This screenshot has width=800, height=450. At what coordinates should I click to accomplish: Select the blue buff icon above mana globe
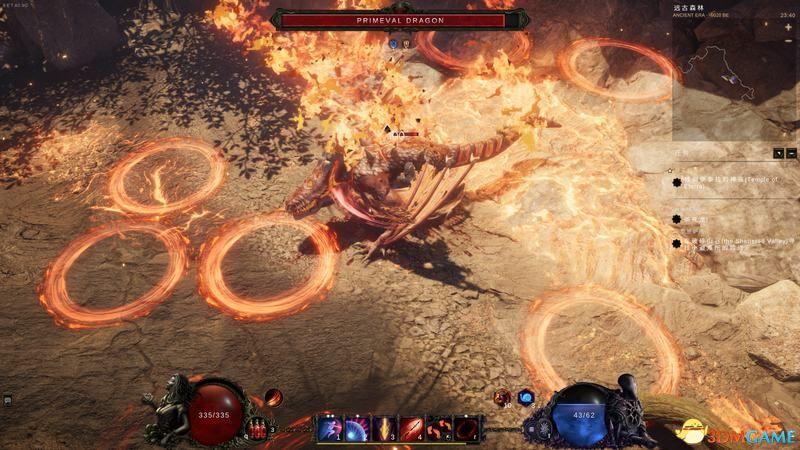pos(526,398)
